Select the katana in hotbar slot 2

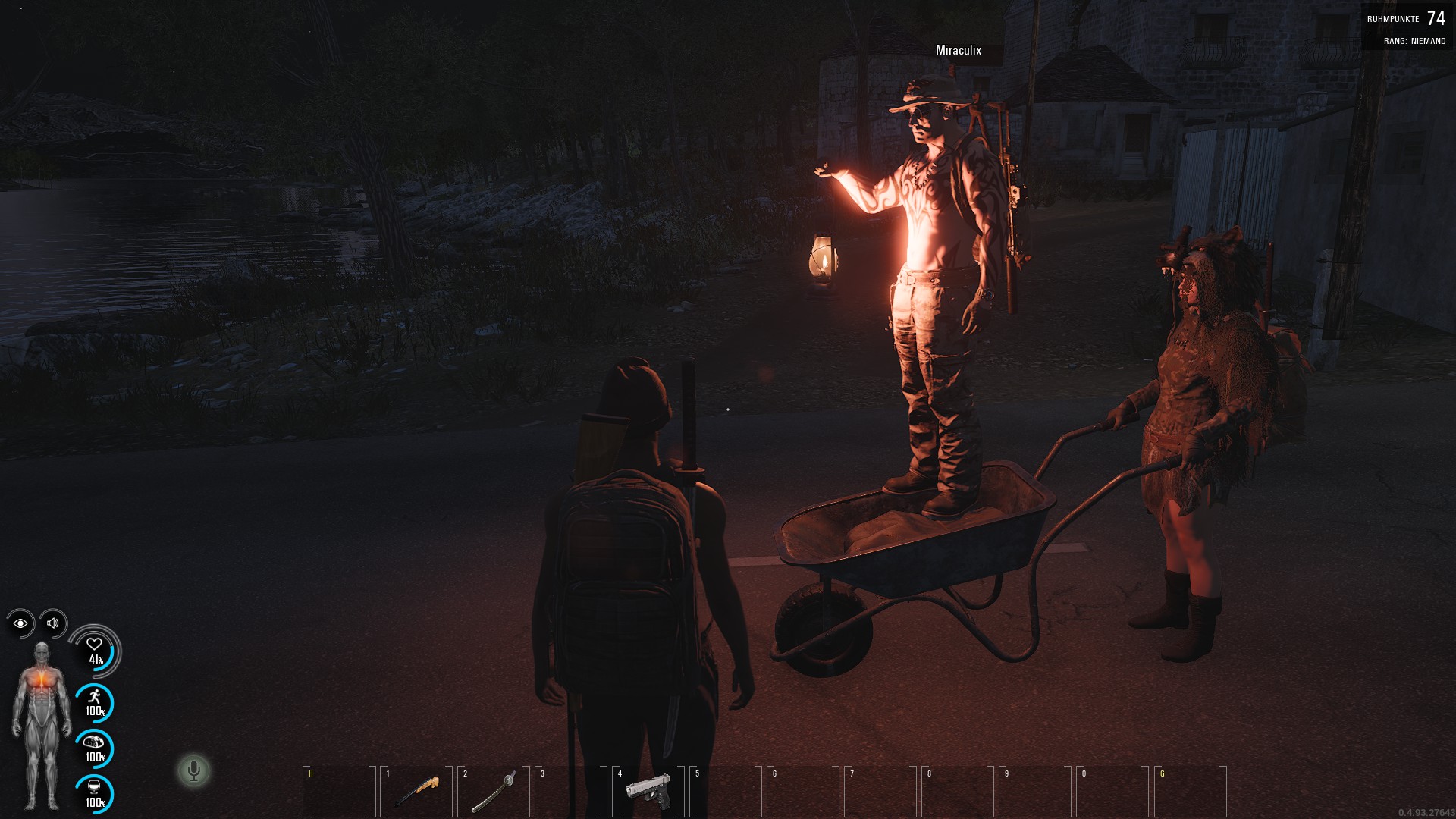click(494, 792)
